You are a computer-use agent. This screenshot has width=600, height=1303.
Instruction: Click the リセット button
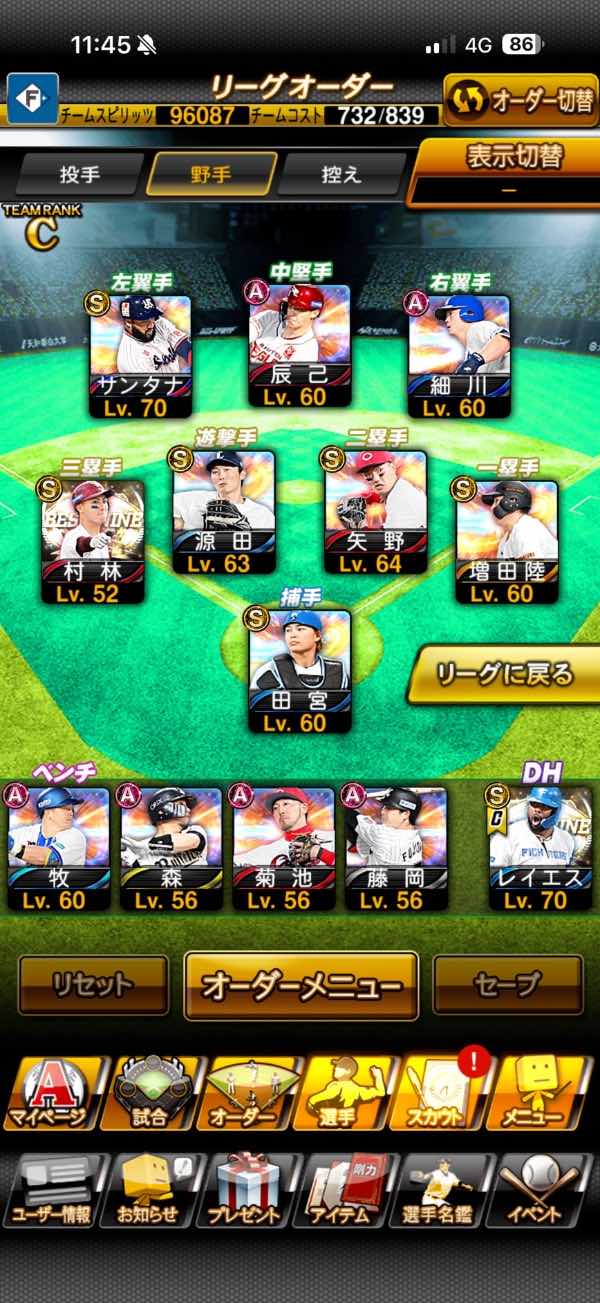coord(93,985)
